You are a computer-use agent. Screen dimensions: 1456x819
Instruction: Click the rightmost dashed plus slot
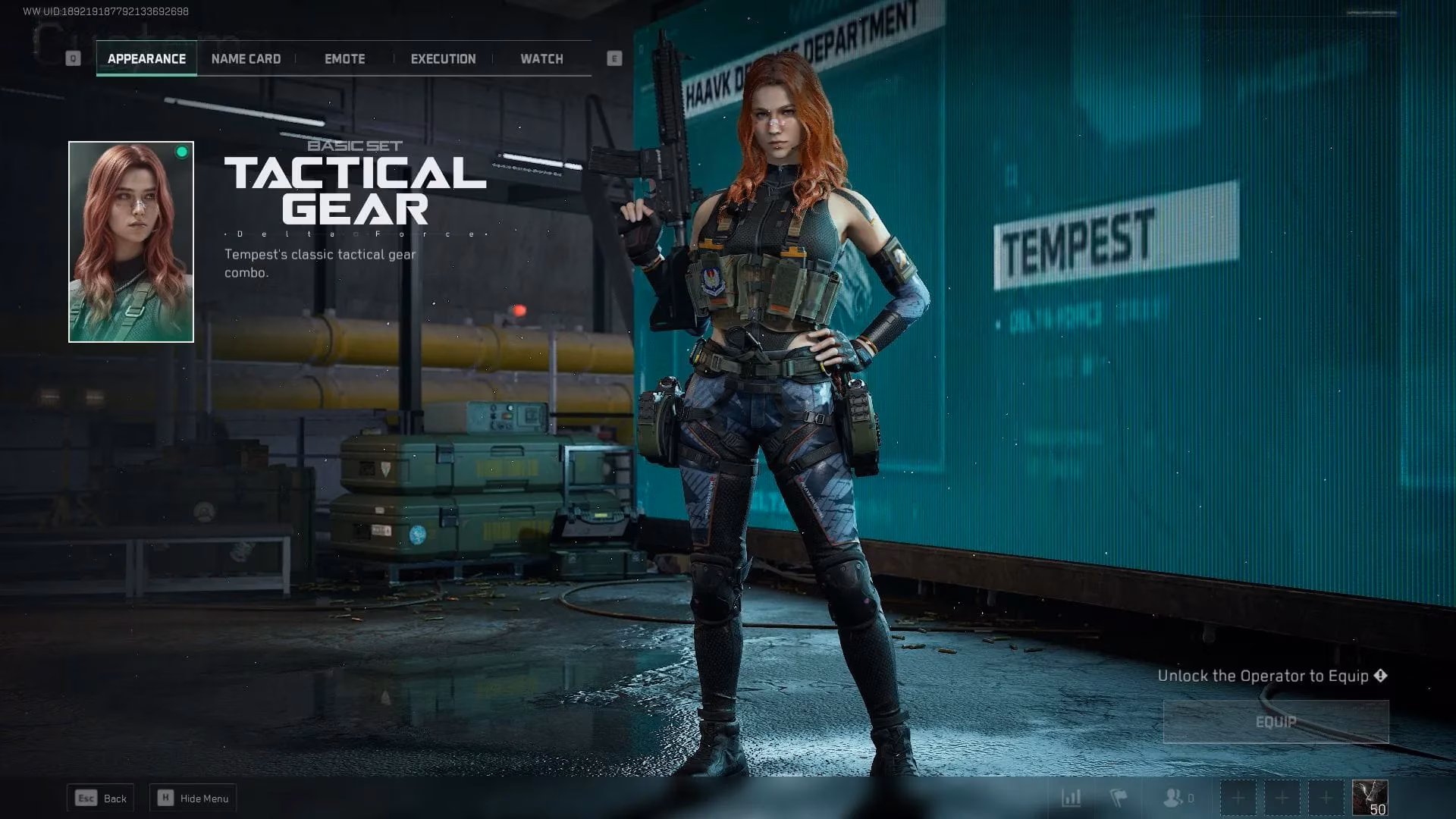click(x=1326, y=798)
